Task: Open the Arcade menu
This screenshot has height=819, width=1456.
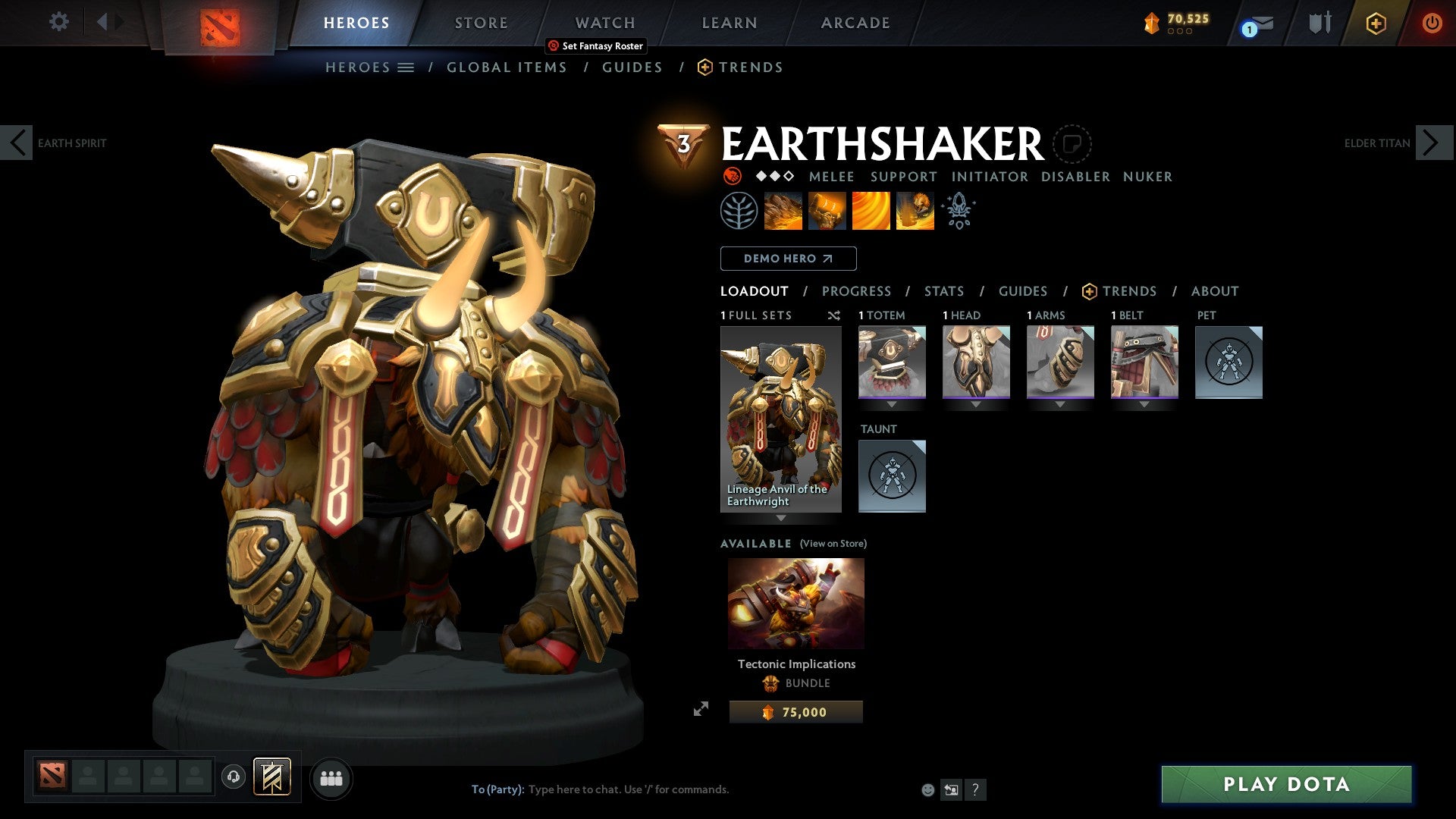Action: [x=855, y=22]
